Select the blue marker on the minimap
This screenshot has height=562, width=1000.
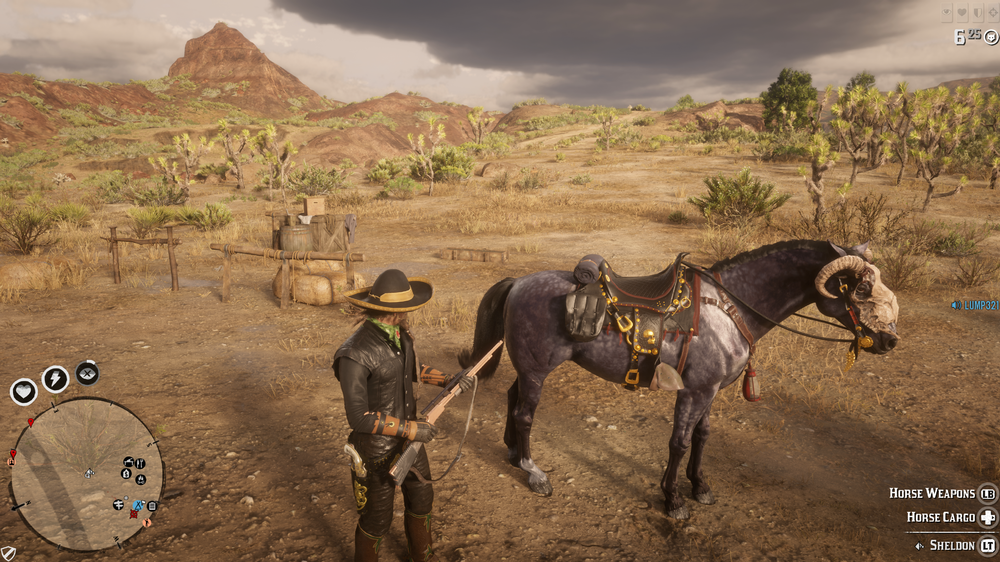pyautogui.click(x=138, y=506)
